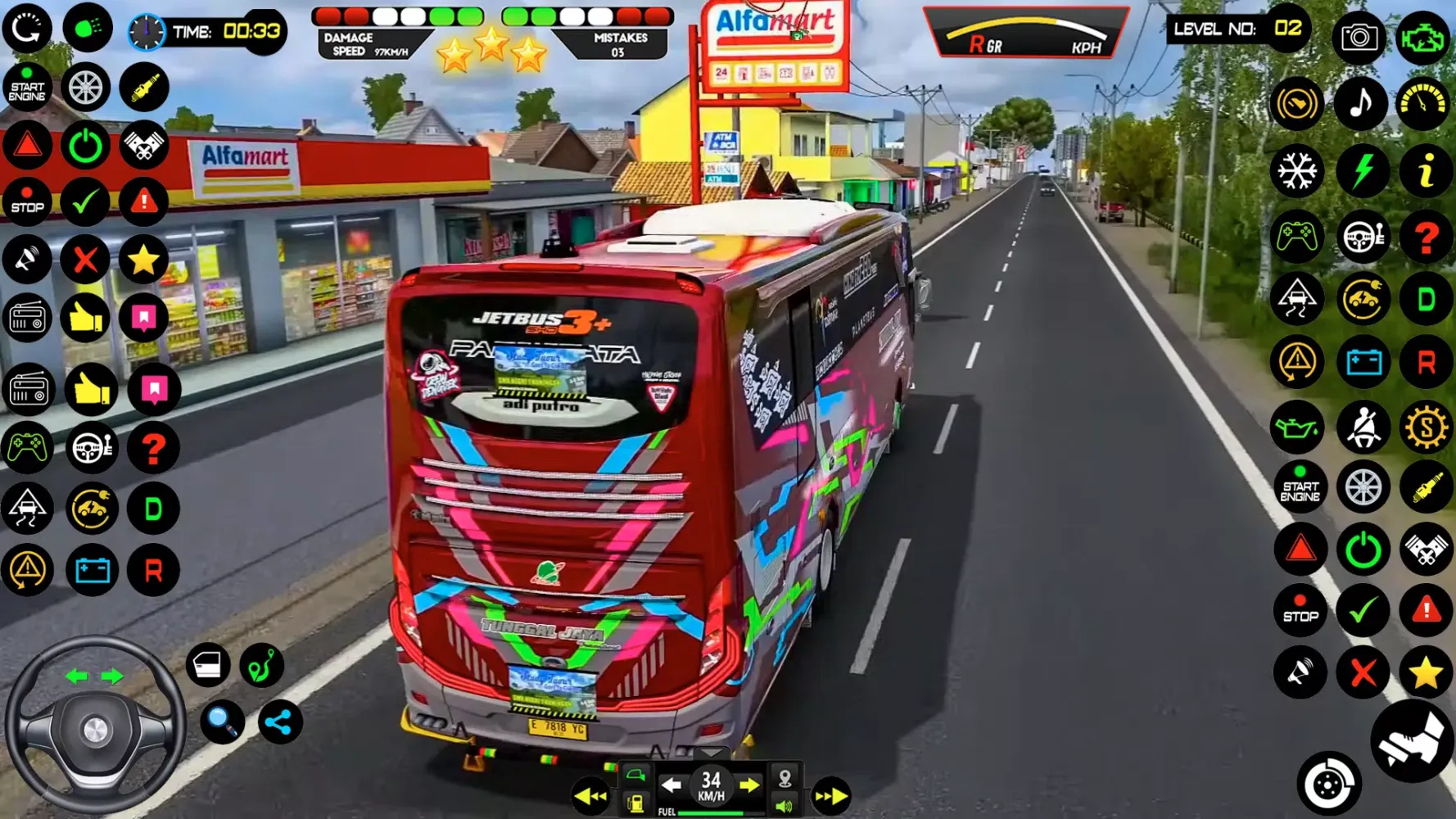Toggle the music note button
Image resolution: width=1456 pixels, height=819 pixels.
(x=1361, y=103)
